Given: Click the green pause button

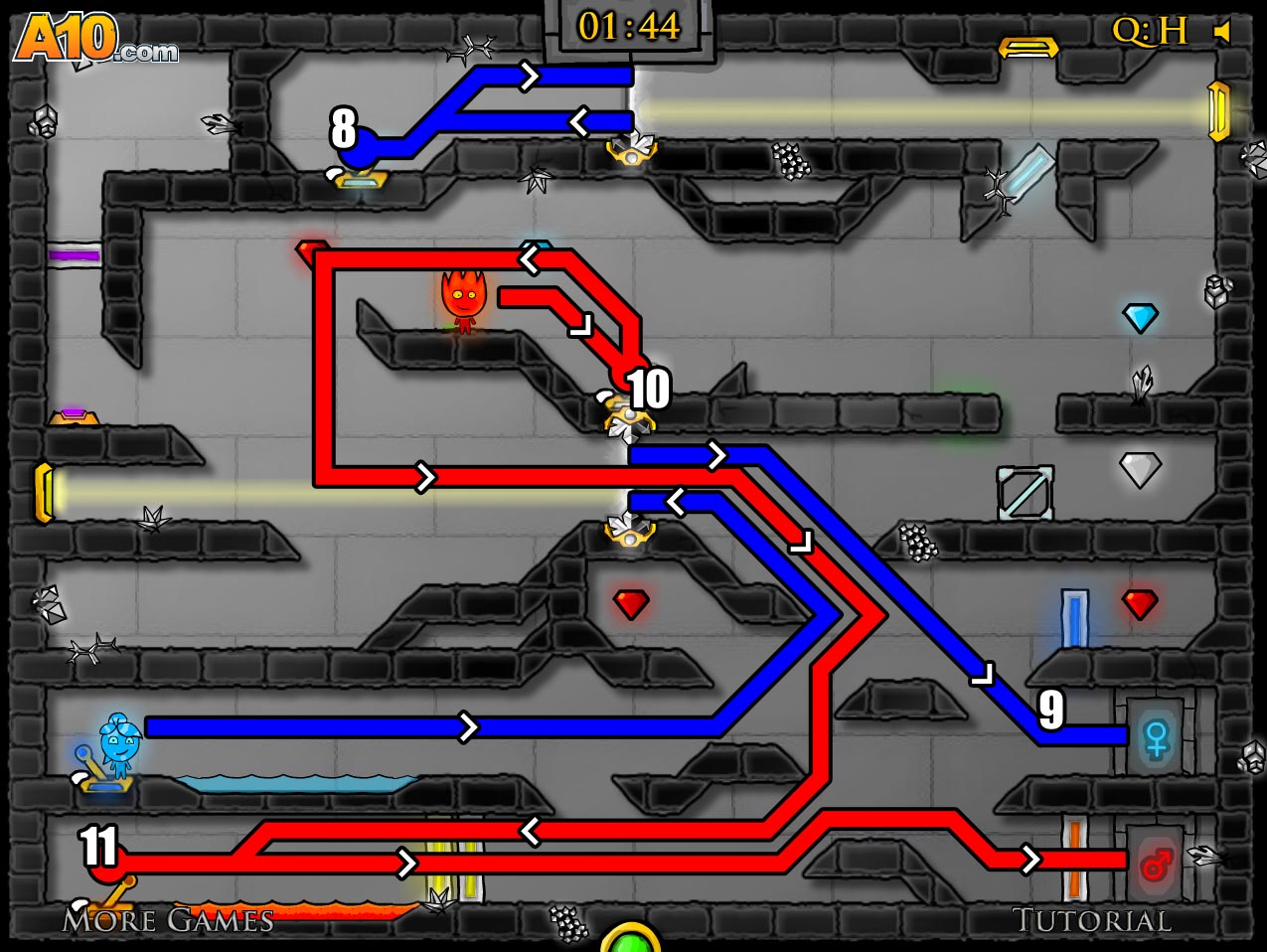Looking at the screenshot, I should tap(630, 939).
